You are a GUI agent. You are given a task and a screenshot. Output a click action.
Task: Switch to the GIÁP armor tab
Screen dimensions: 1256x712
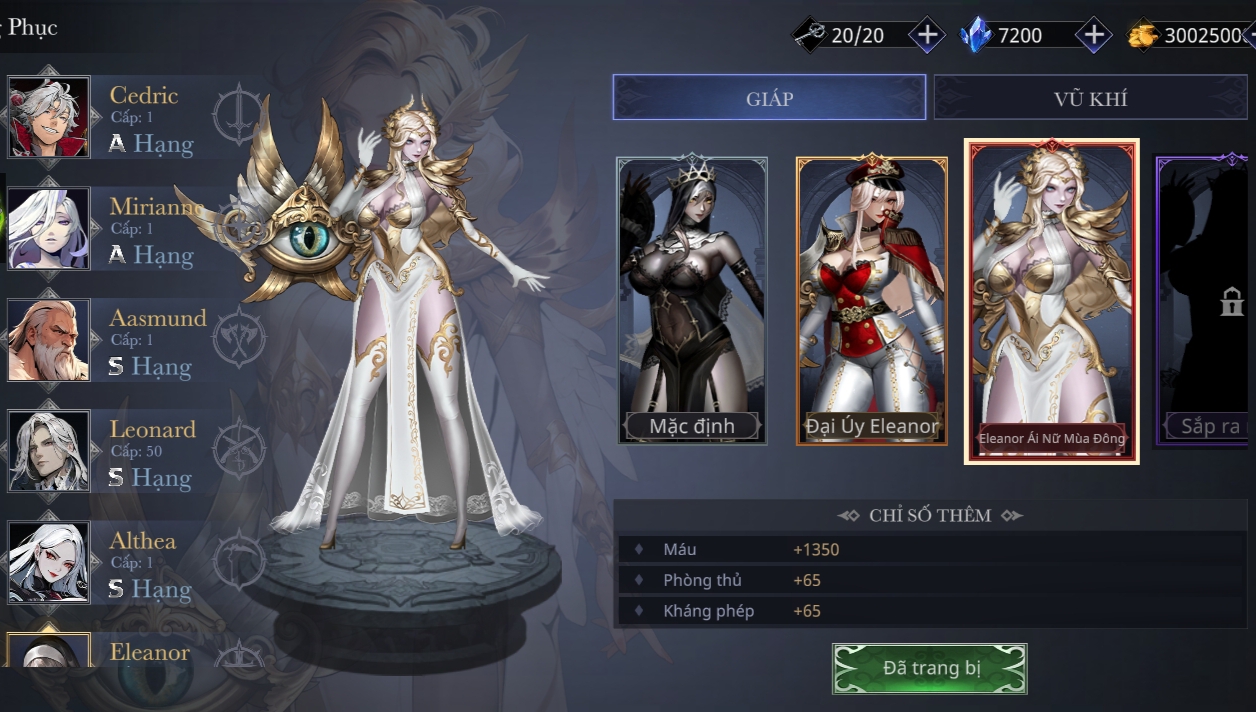[769, 98]
